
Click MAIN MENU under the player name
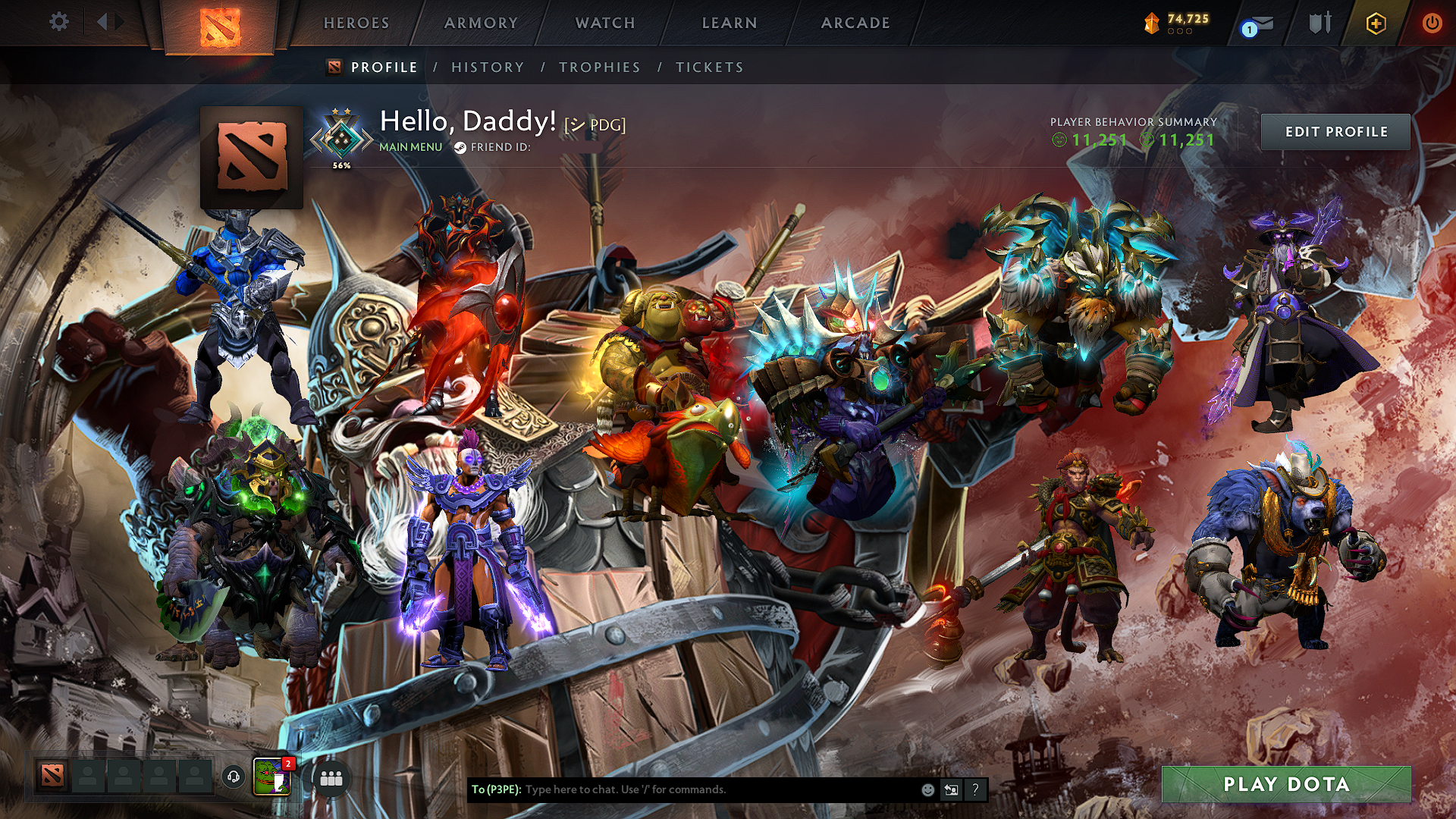[410, 148]
